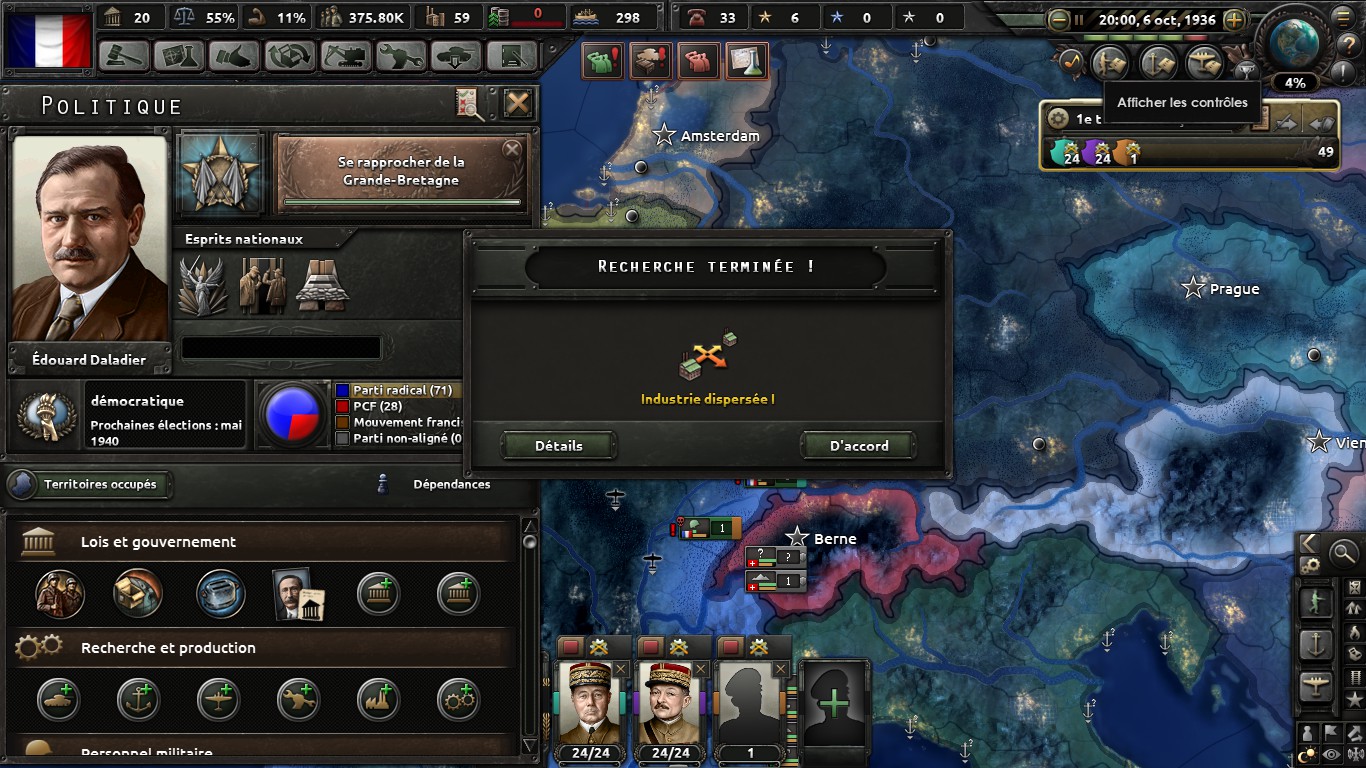This screenshot has width=1366, height=768.
Task: Add a tank designer in Recherche et production
Action: point(58,699)
